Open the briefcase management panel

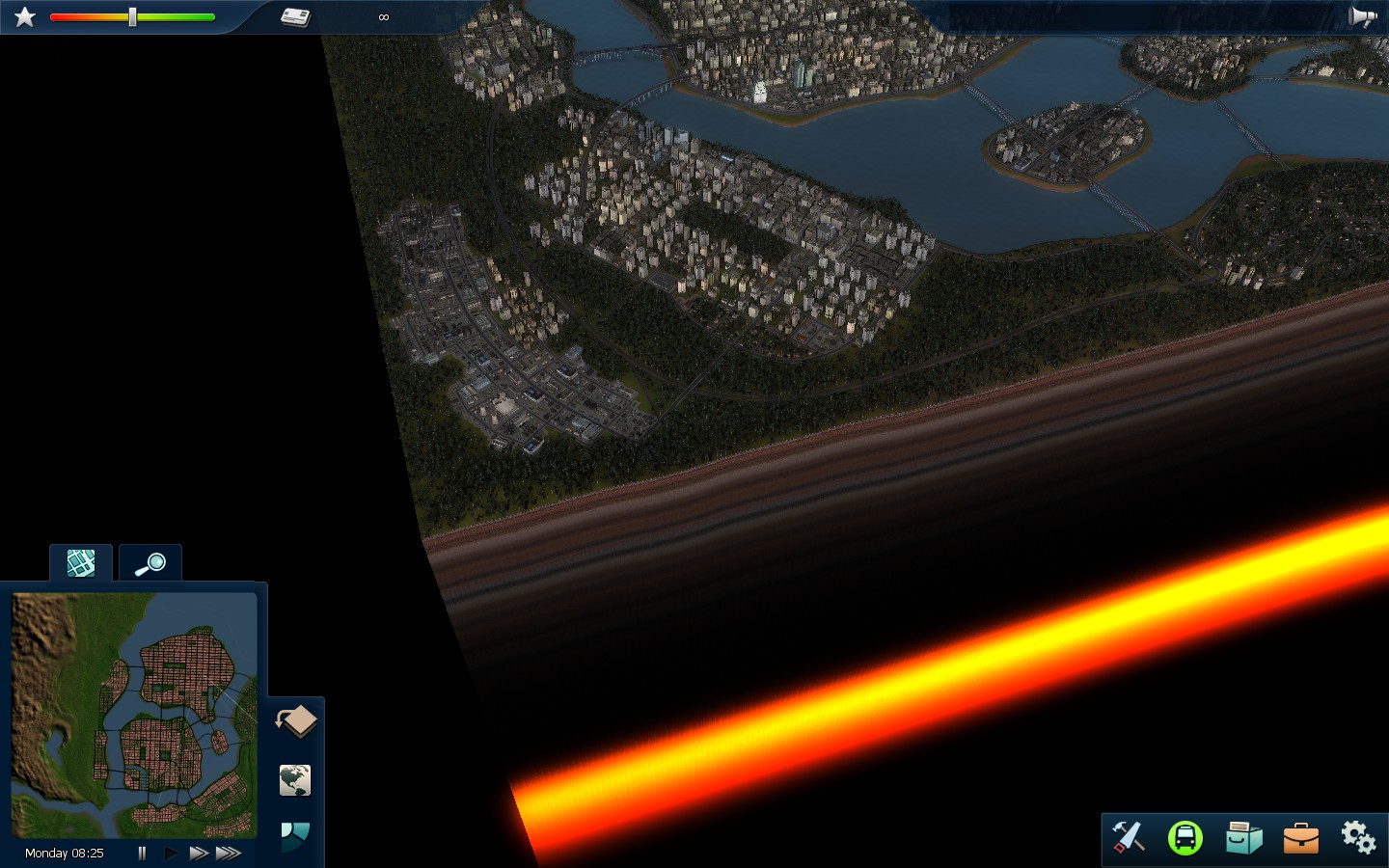(x=1300, y=837)
